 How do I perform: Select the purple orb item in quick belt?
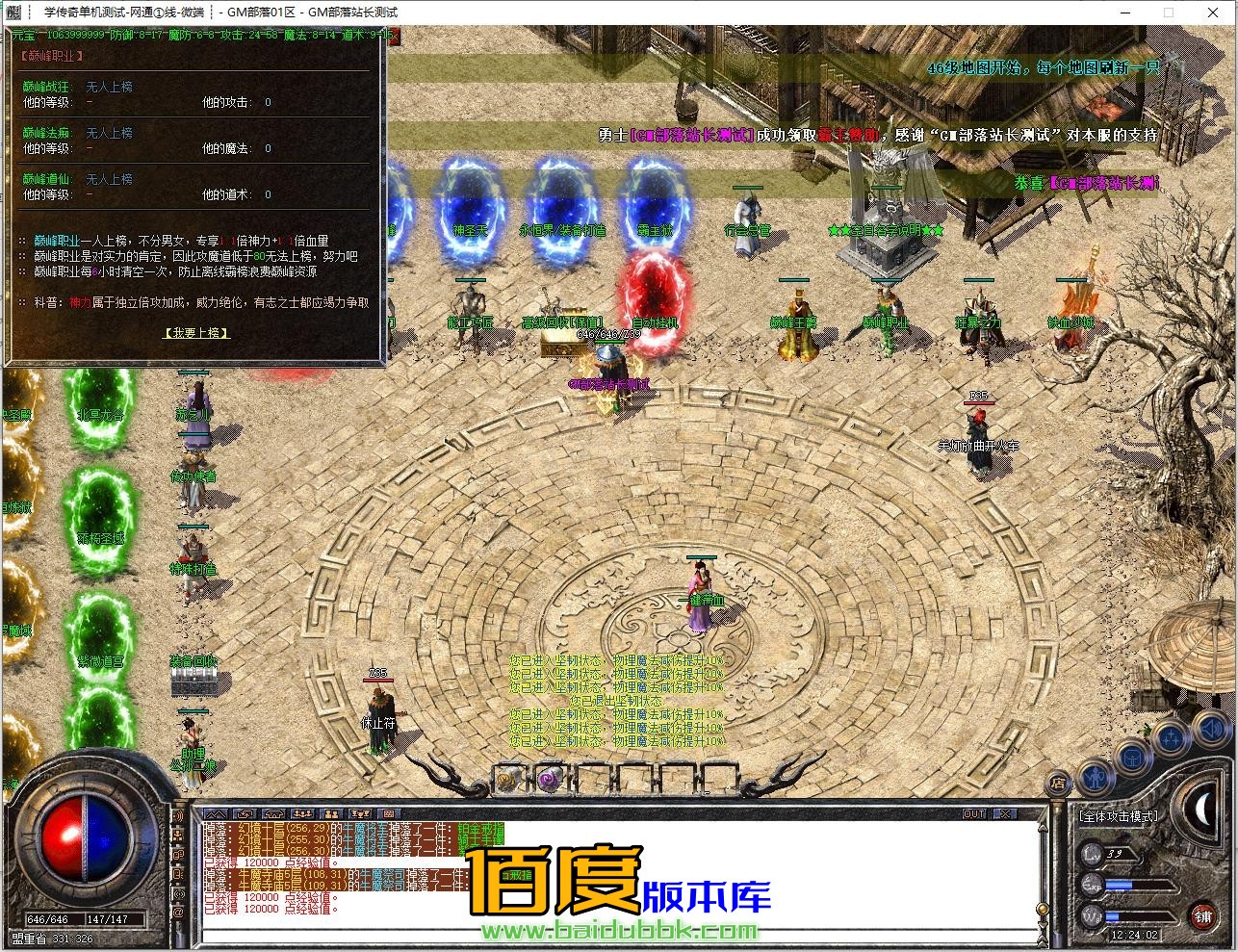(x=549, y=778)
